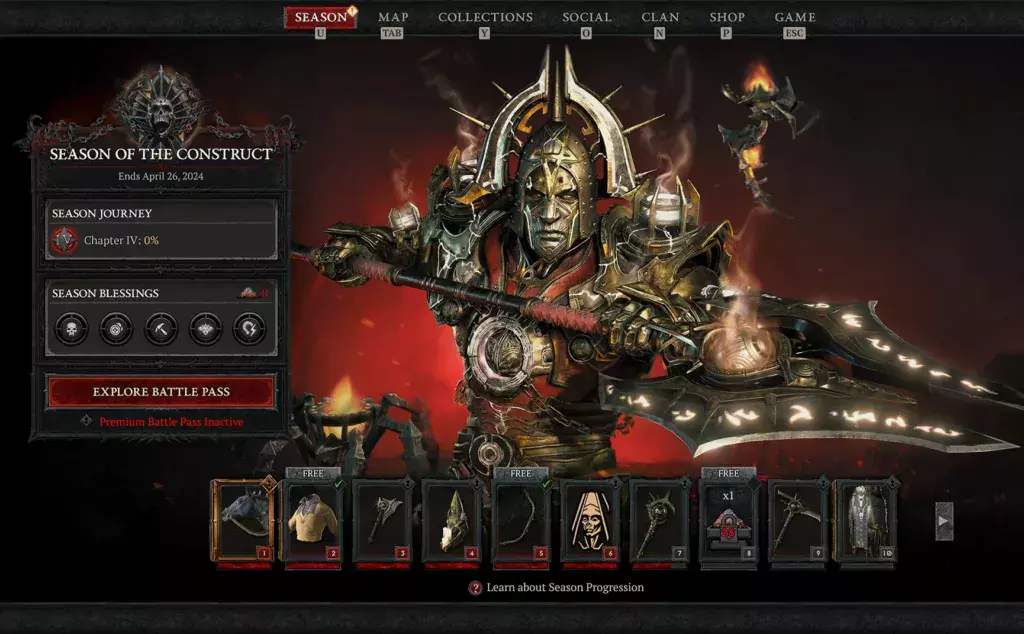Open Learn about Season Progression help

556,588
